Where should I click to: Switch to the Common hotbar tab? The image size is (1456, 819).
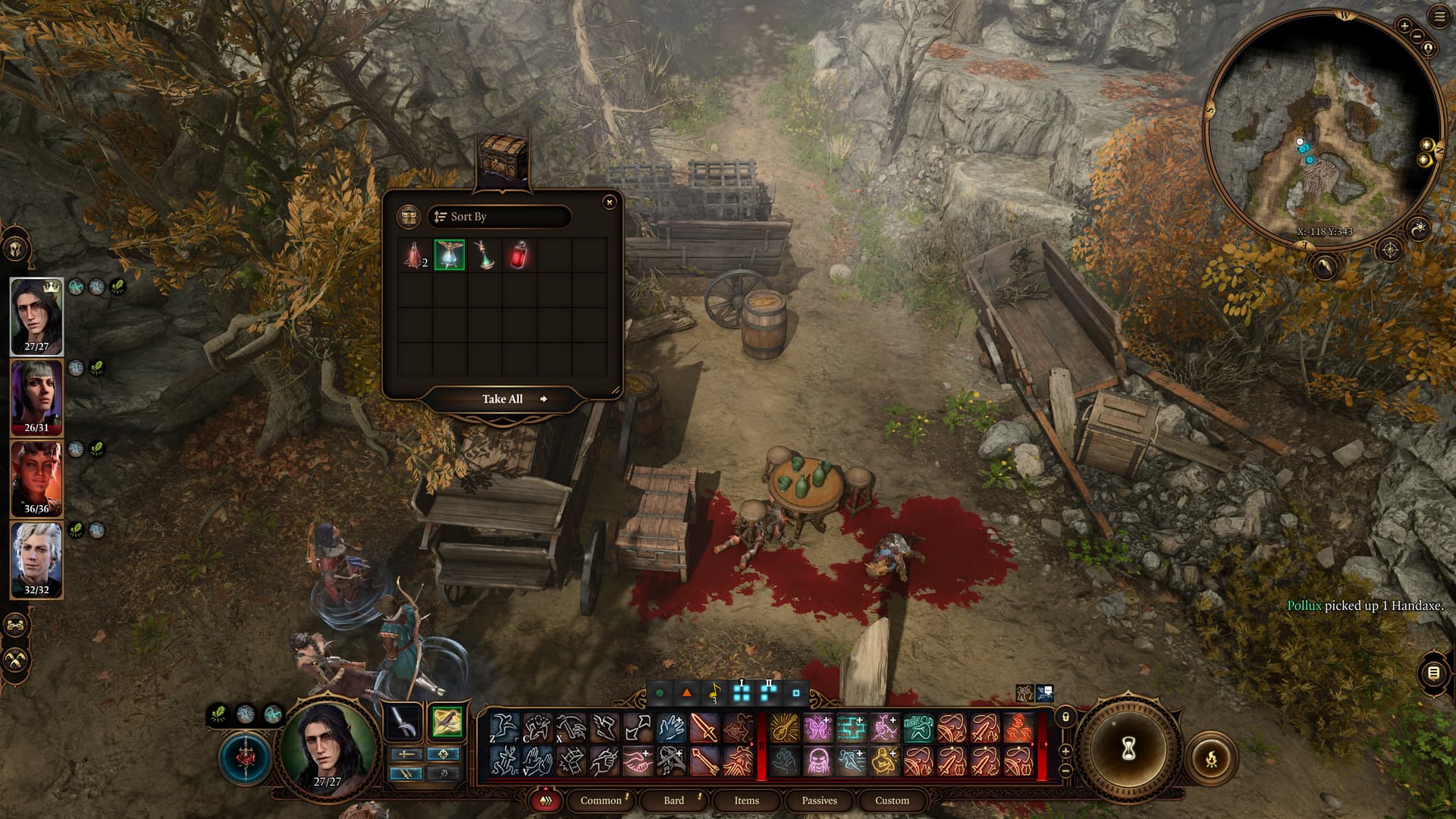[x=601, y=800]
